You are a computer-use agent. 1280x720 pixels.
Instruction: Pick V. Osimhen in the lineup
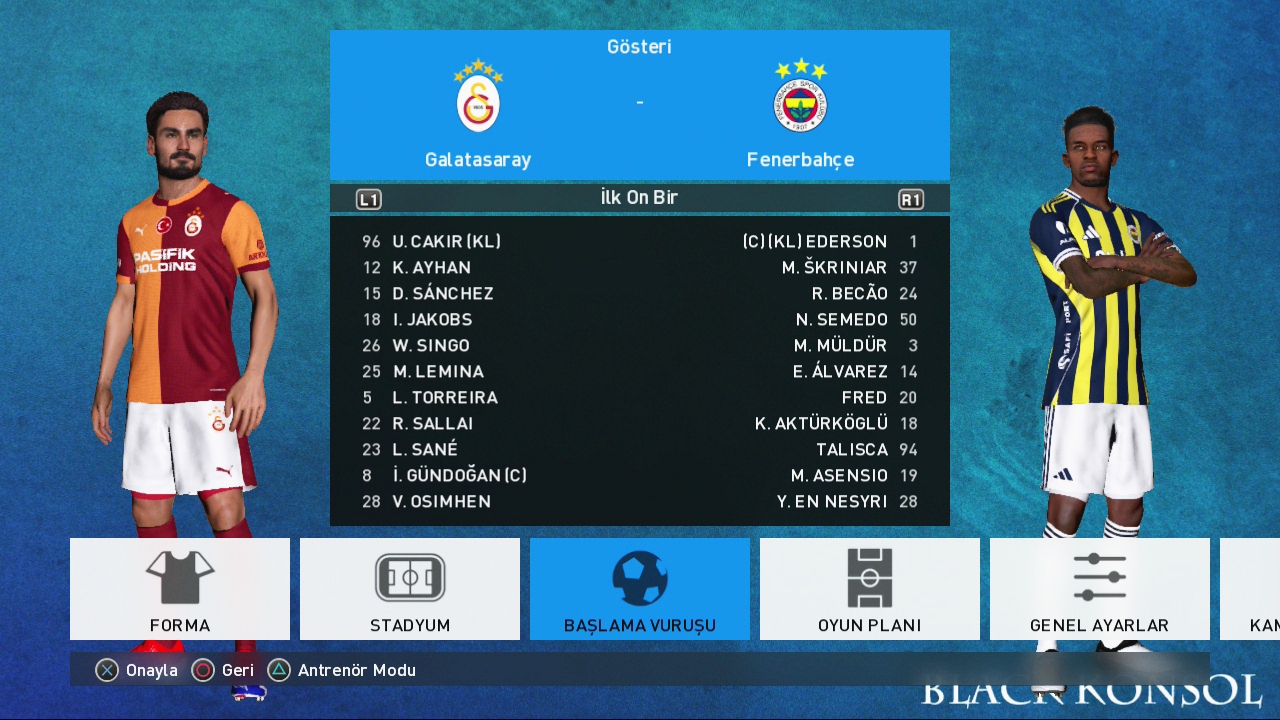point(441,501)
